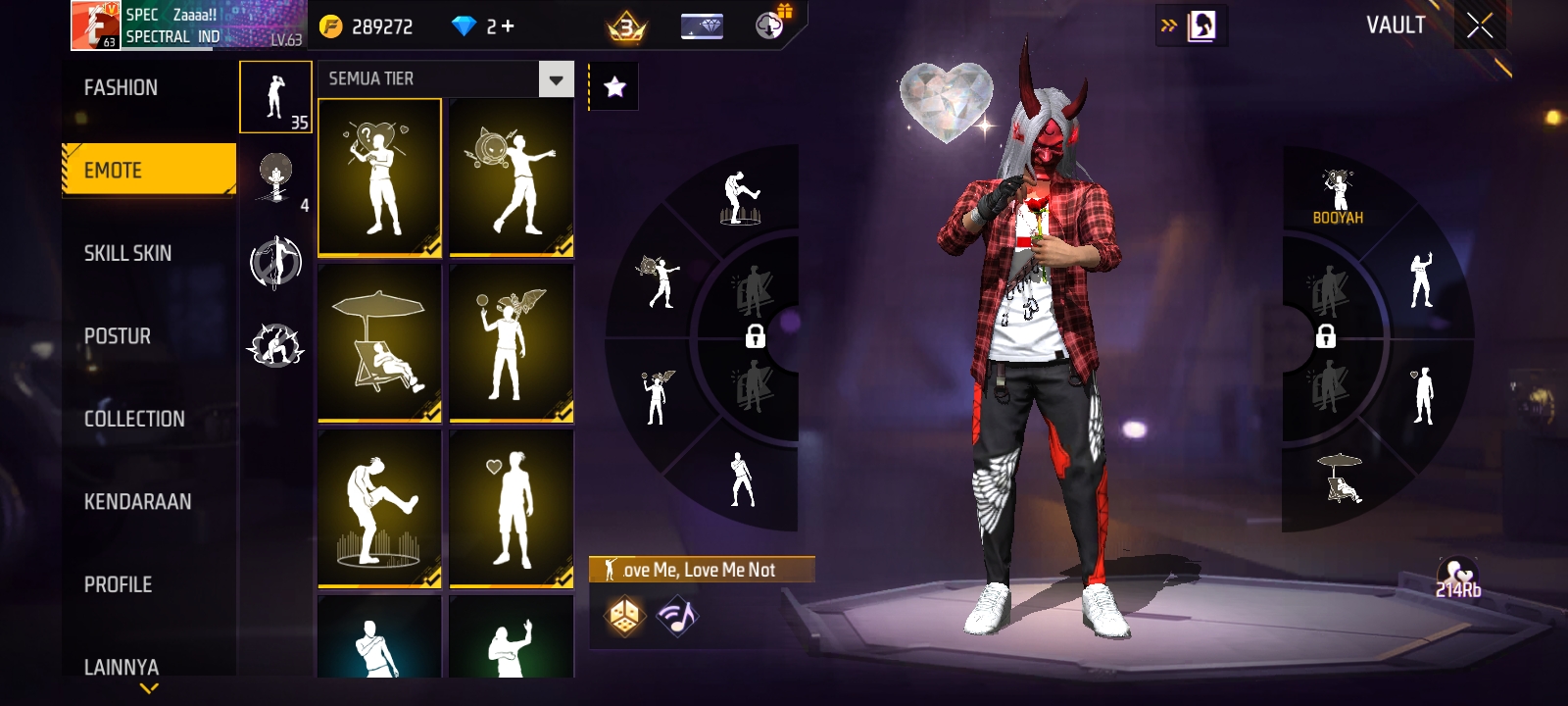Toggle the star favorites filter
This screenshot has height=706, width=1568.
[x=614, y=87]
